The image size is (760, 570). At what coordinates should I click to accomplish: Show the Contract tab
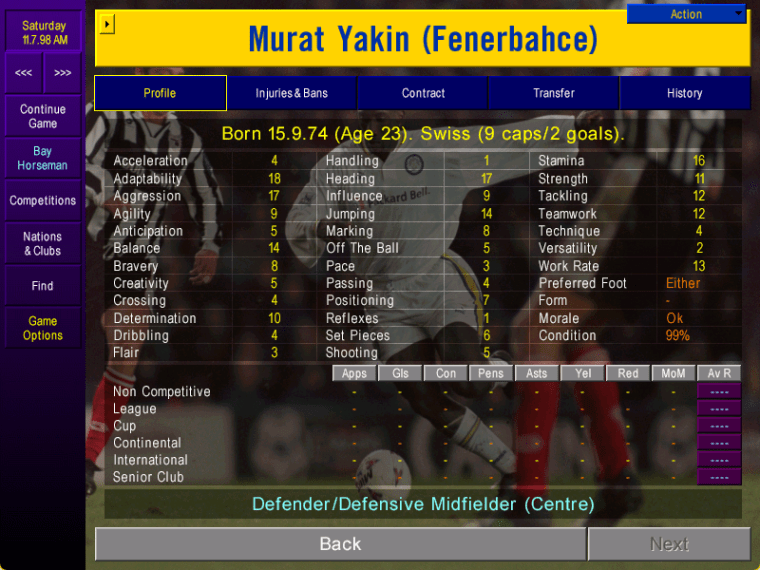[423, 93]
